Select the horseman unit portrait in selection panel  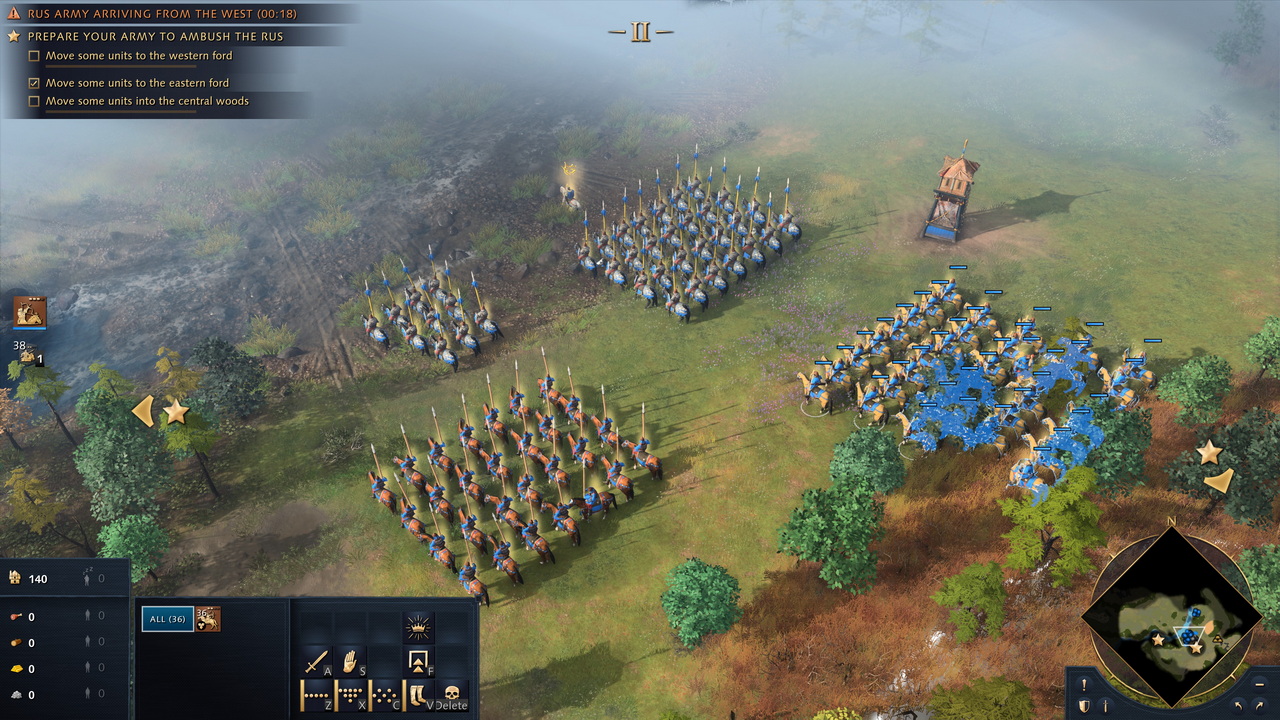pyautogui.click(x=208, y=619)
